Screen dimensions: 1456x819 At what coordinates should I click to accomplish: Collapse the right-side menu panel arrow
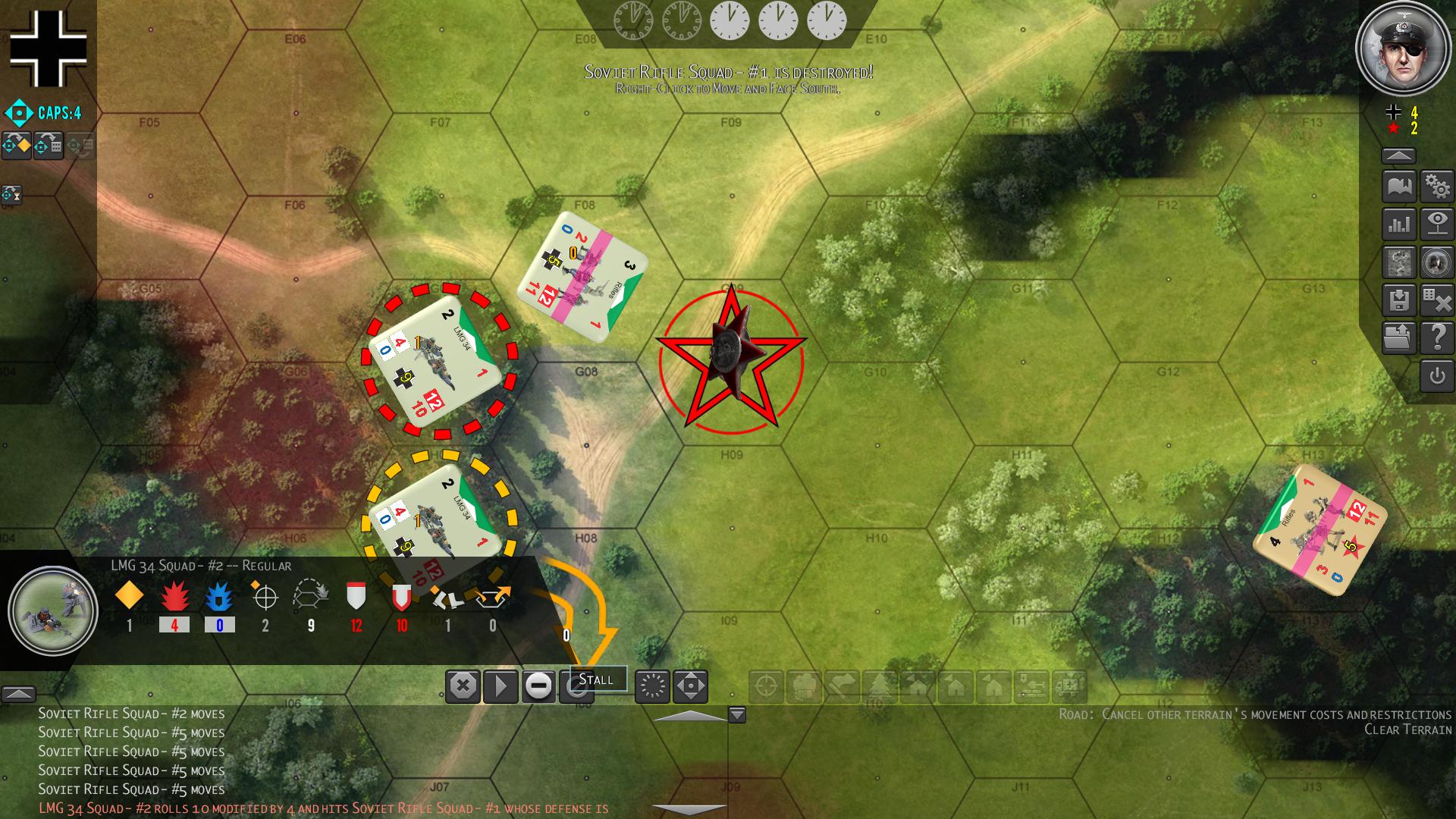[1399, 156]
